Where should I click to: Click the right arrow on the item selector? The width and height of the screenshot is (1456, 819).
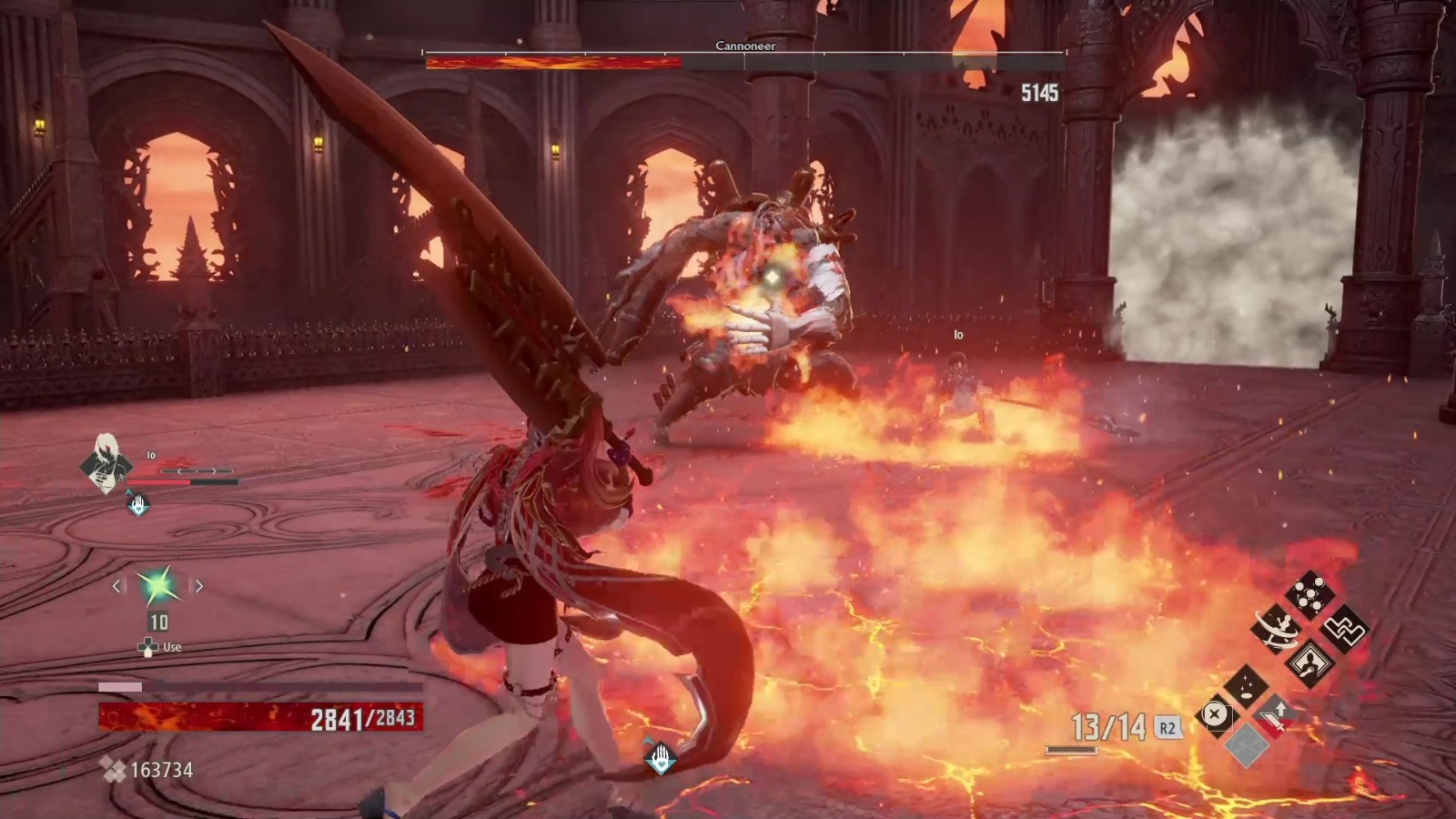(x=198, y=586)
